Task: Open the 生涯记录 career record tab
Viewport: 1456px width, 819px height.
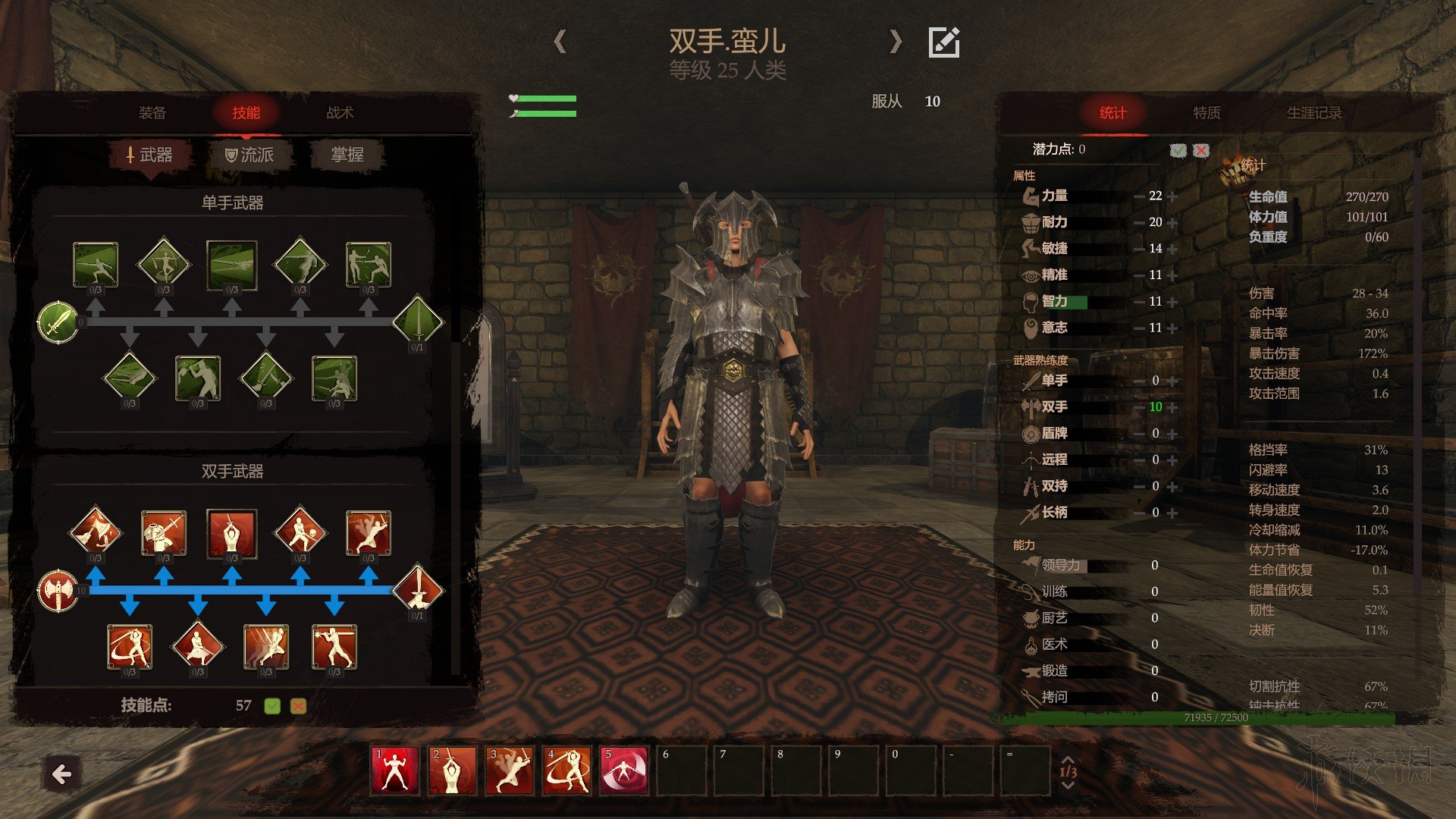Action: pos(1314,113)
